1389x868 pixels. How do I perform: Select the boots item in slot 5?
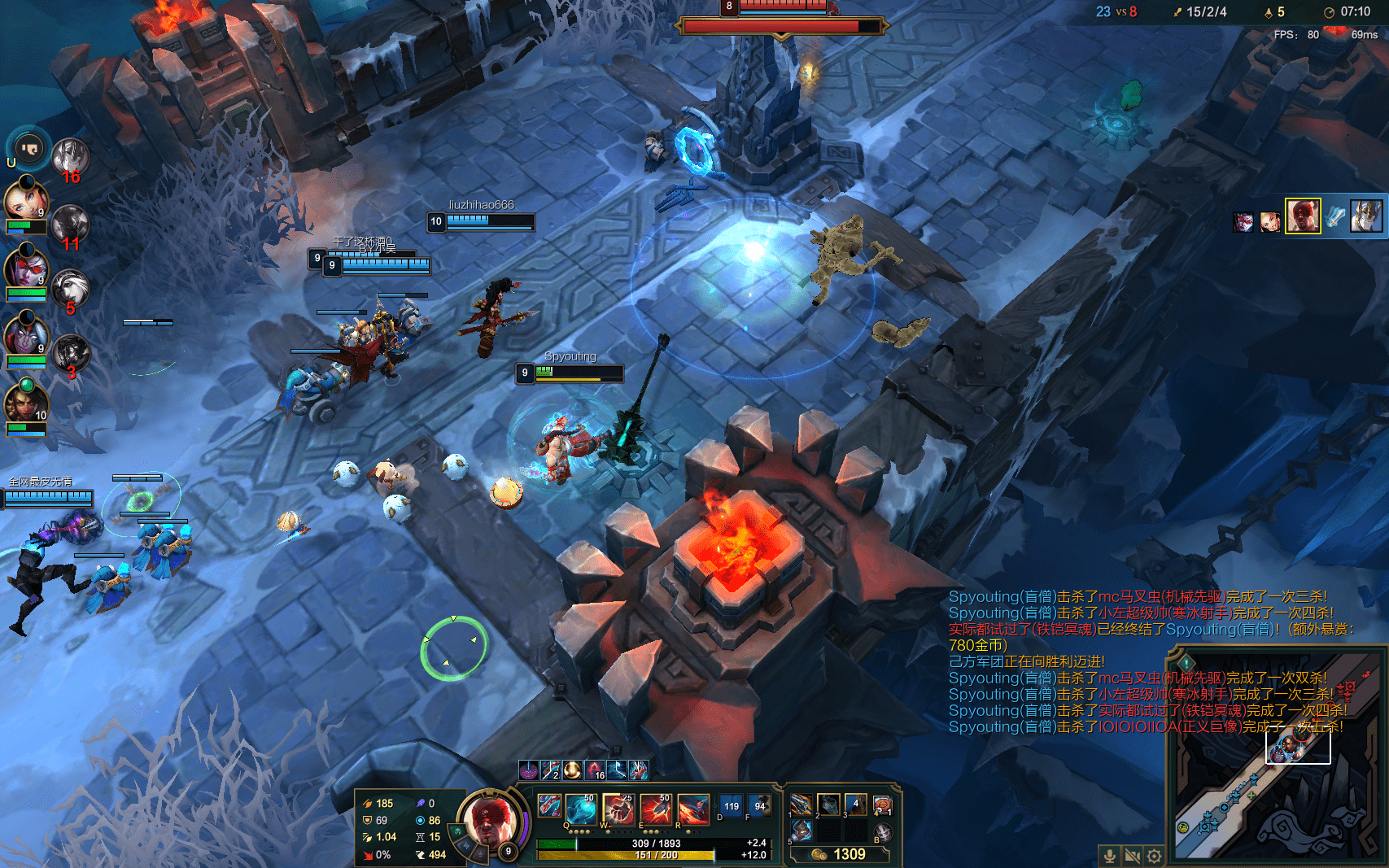click(802, 831)
